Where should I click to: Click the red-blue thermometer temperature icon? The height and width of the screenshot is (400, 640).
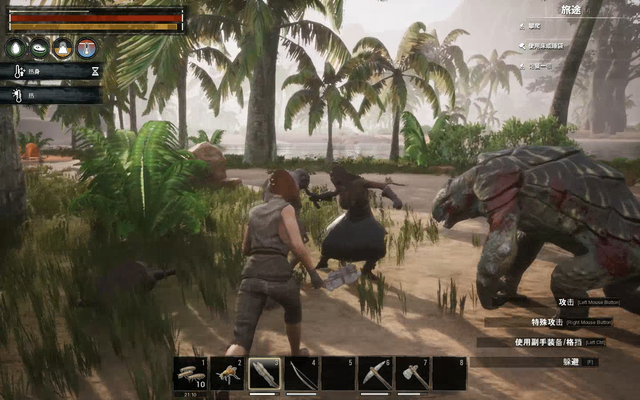86,47
